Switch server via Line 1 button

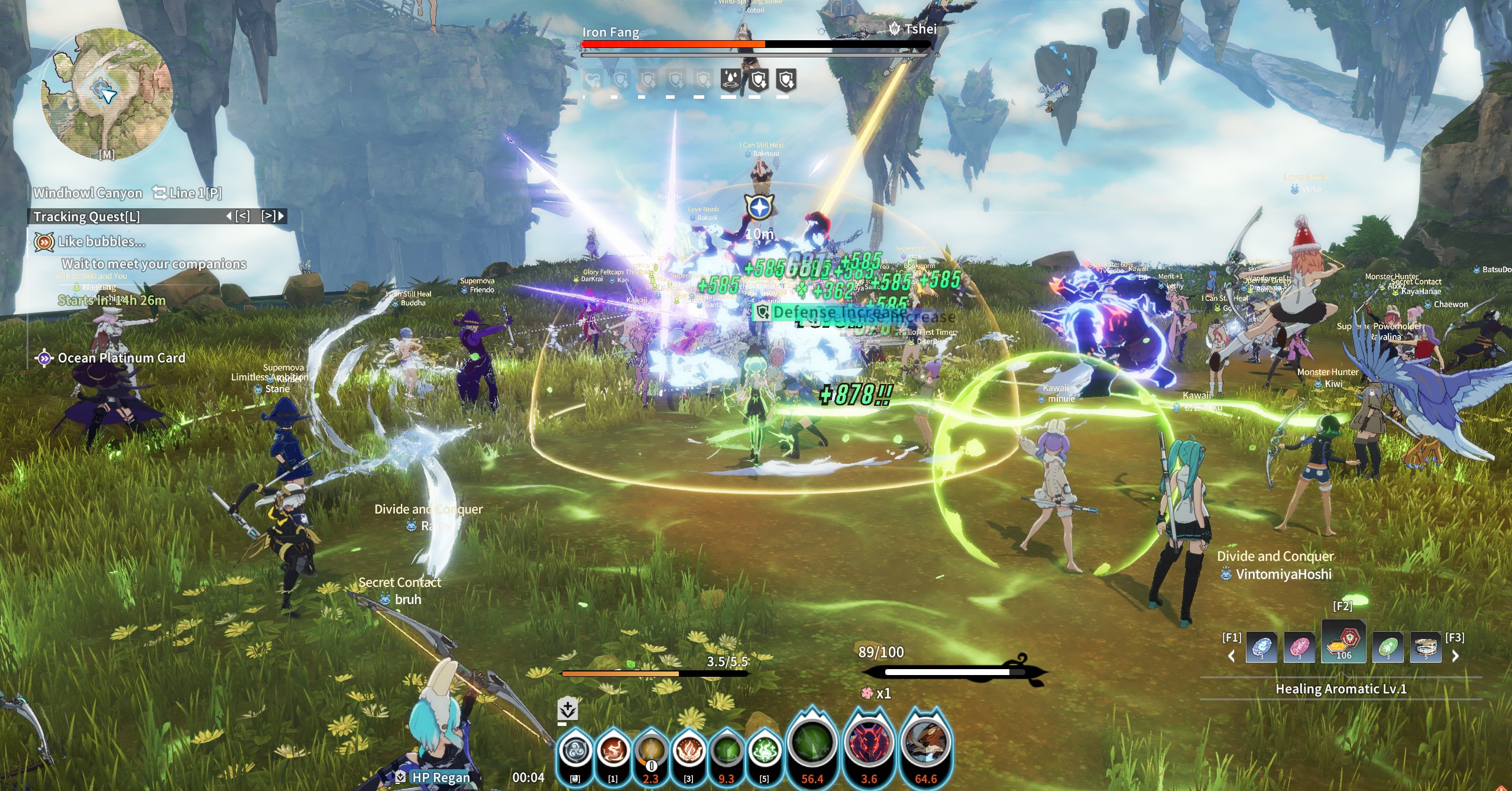click(x=187, y=193)
